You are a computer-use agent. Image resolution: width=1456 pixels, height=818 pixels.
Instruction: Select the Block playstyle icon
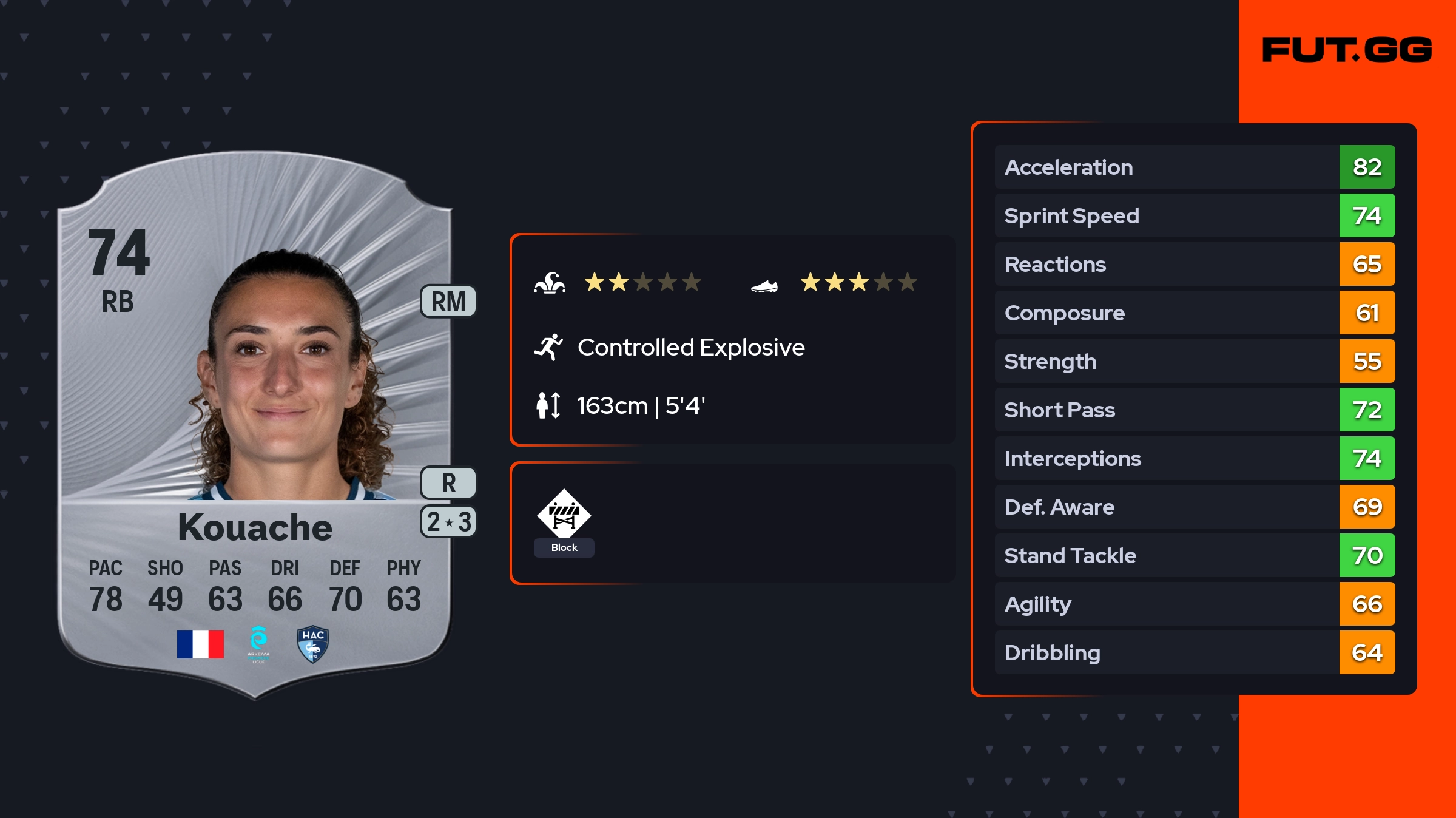[564, 515]
